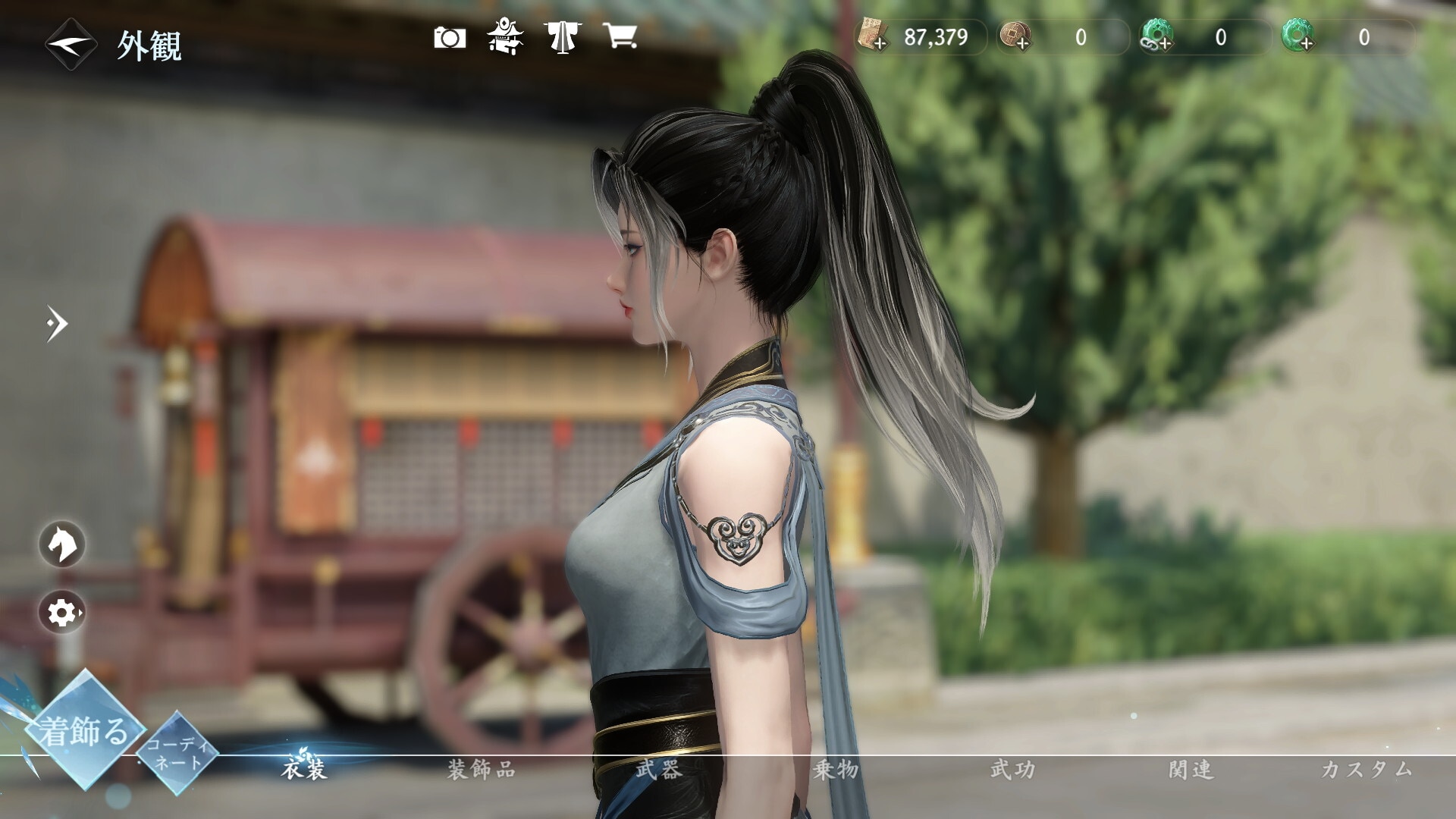Switch to the 装飾品 tab

pos(482,770)
